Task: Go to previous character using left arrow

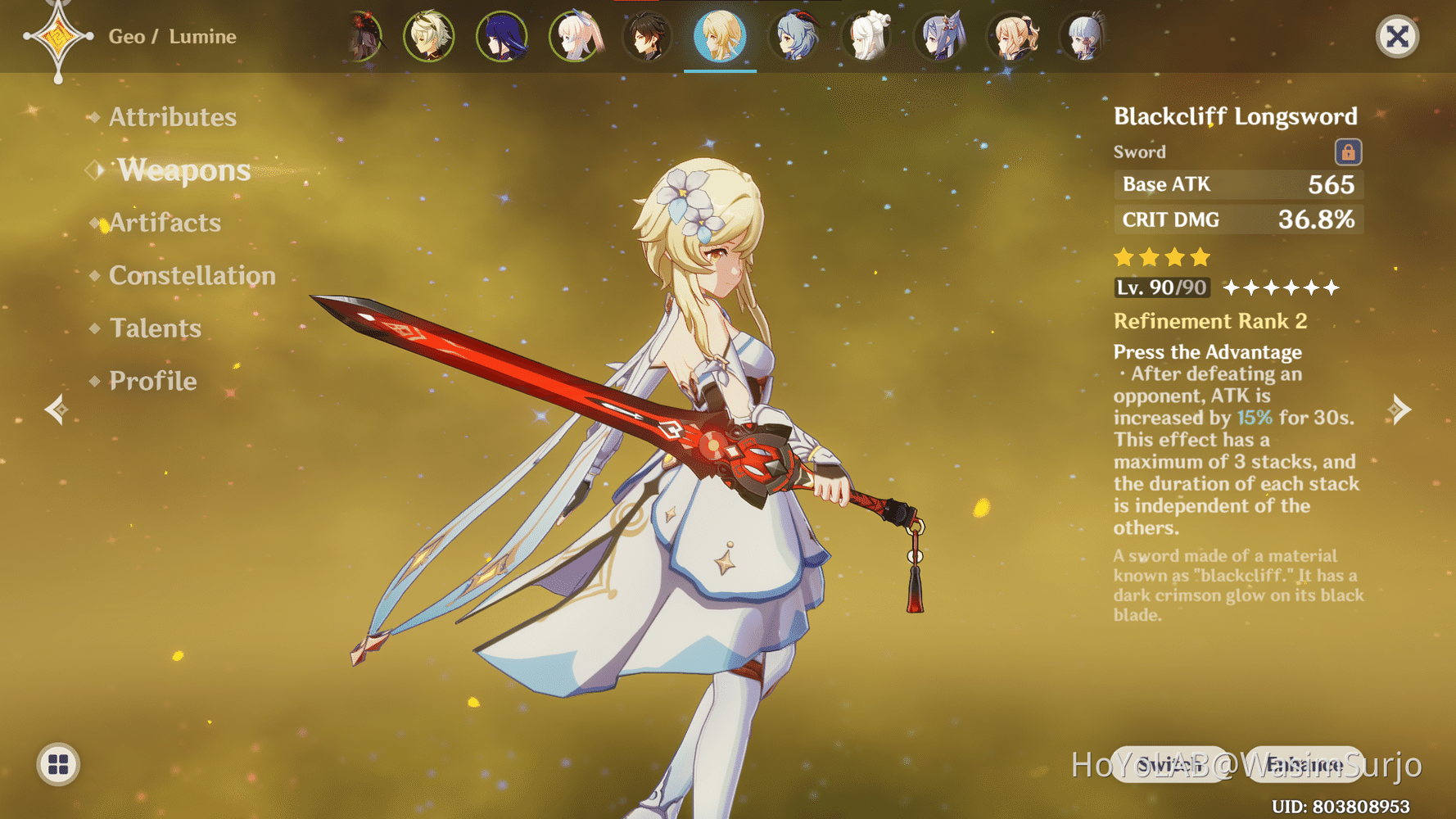Action: (x=55, y=408)
